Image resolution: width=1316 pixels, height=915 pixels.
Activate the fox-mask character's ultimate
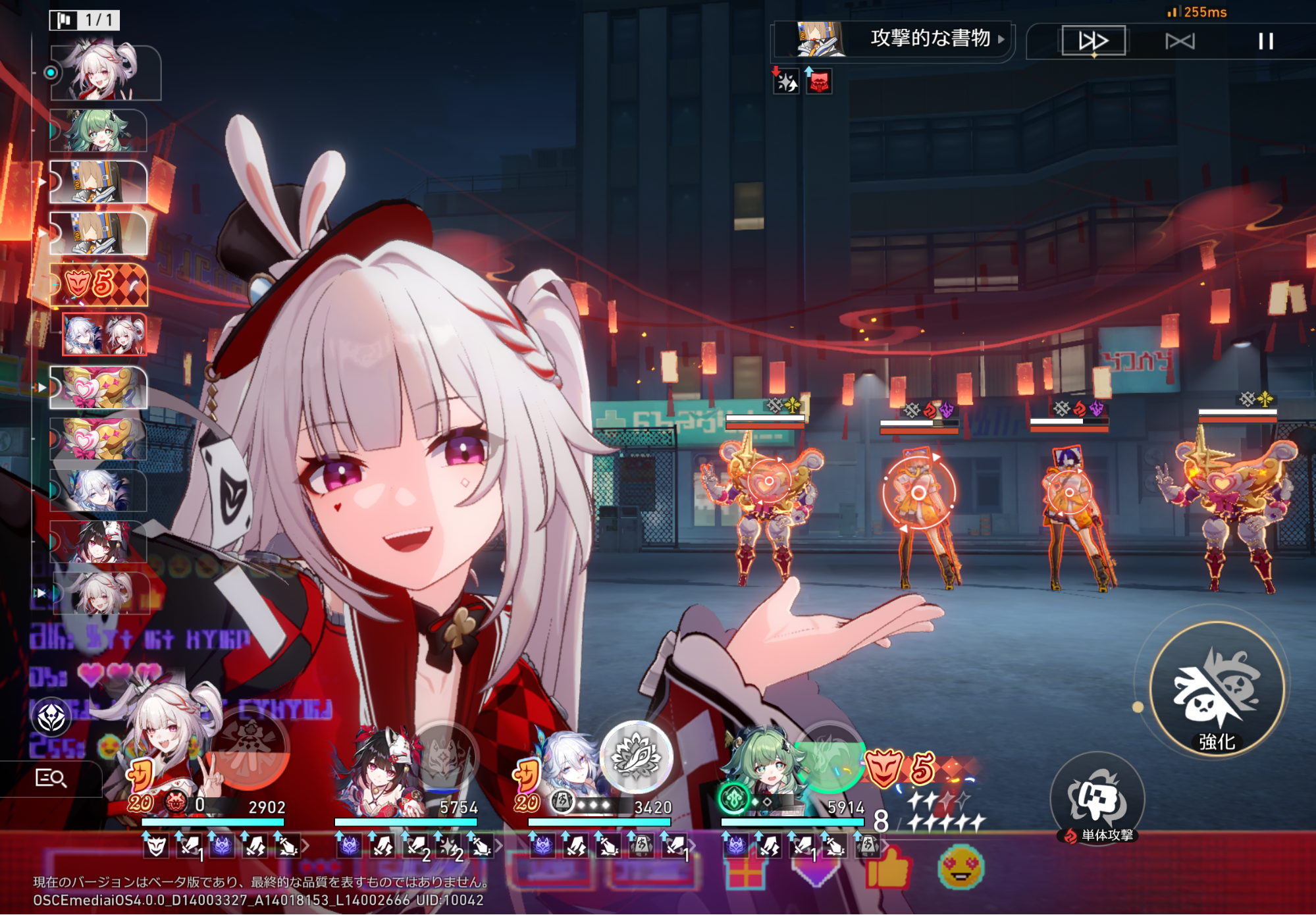(443, 755)
